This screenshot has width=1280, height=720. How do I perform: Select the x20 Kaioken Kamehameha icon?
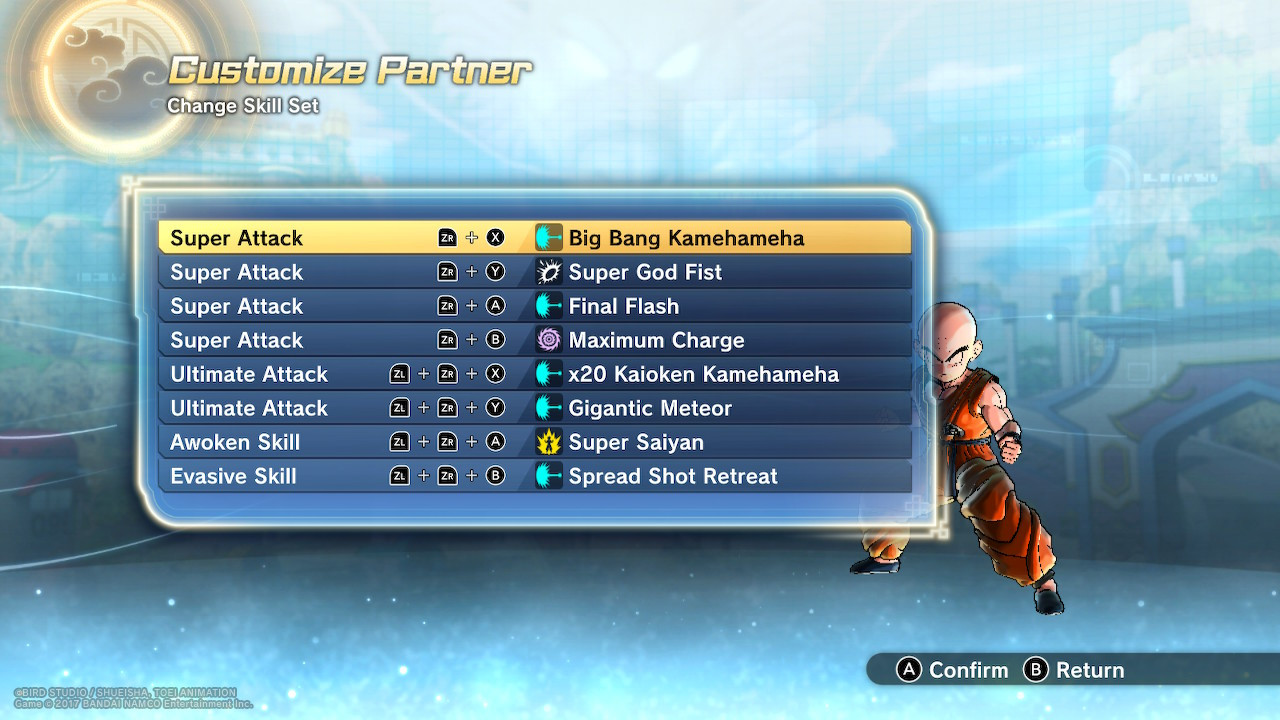tap(548, 373)
